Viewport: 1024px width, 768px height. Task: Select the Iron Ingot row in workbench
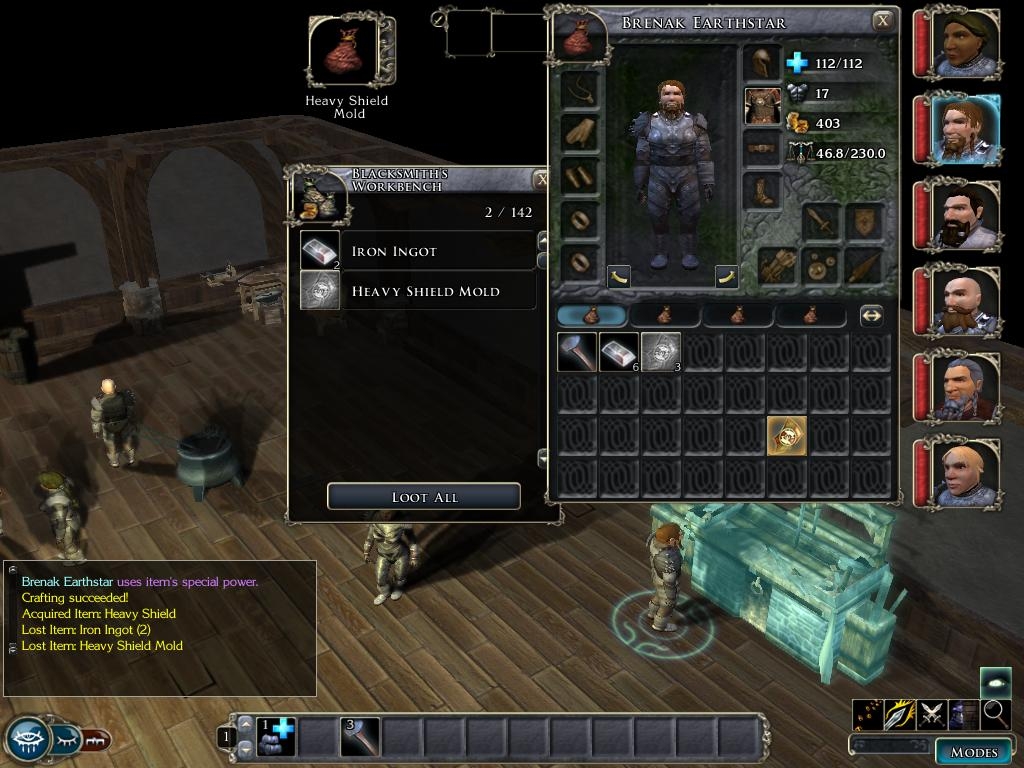[x=418, y=251]
